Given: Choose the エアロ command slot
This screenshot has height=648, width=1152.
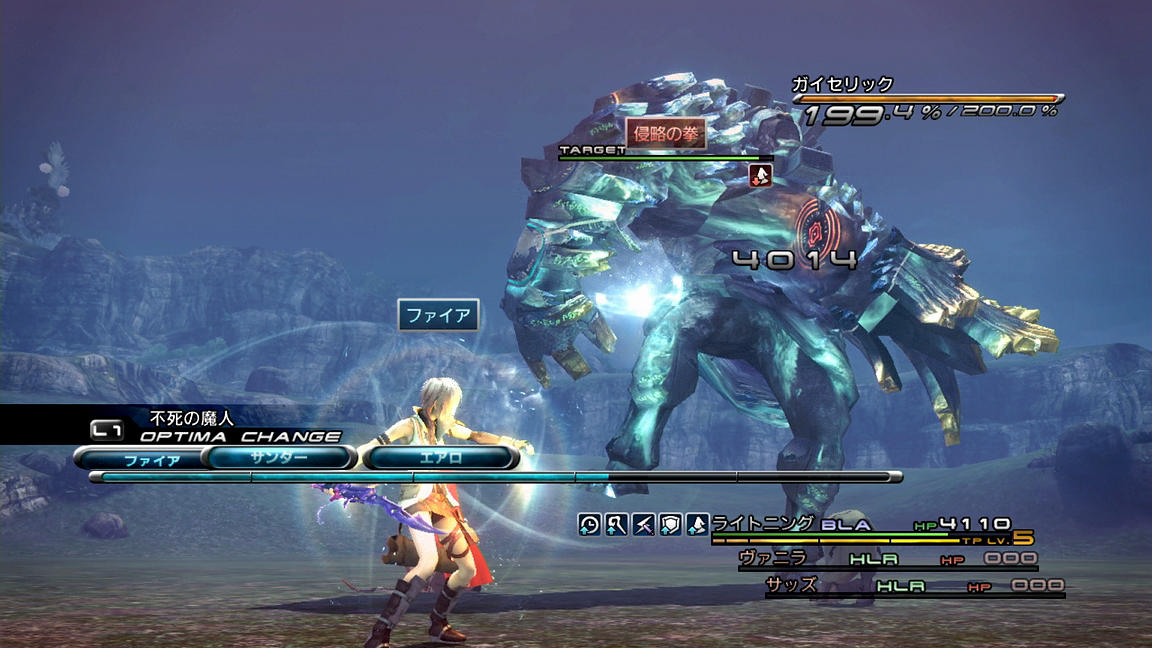Looking at the screenshot, I should click(441, 458).
